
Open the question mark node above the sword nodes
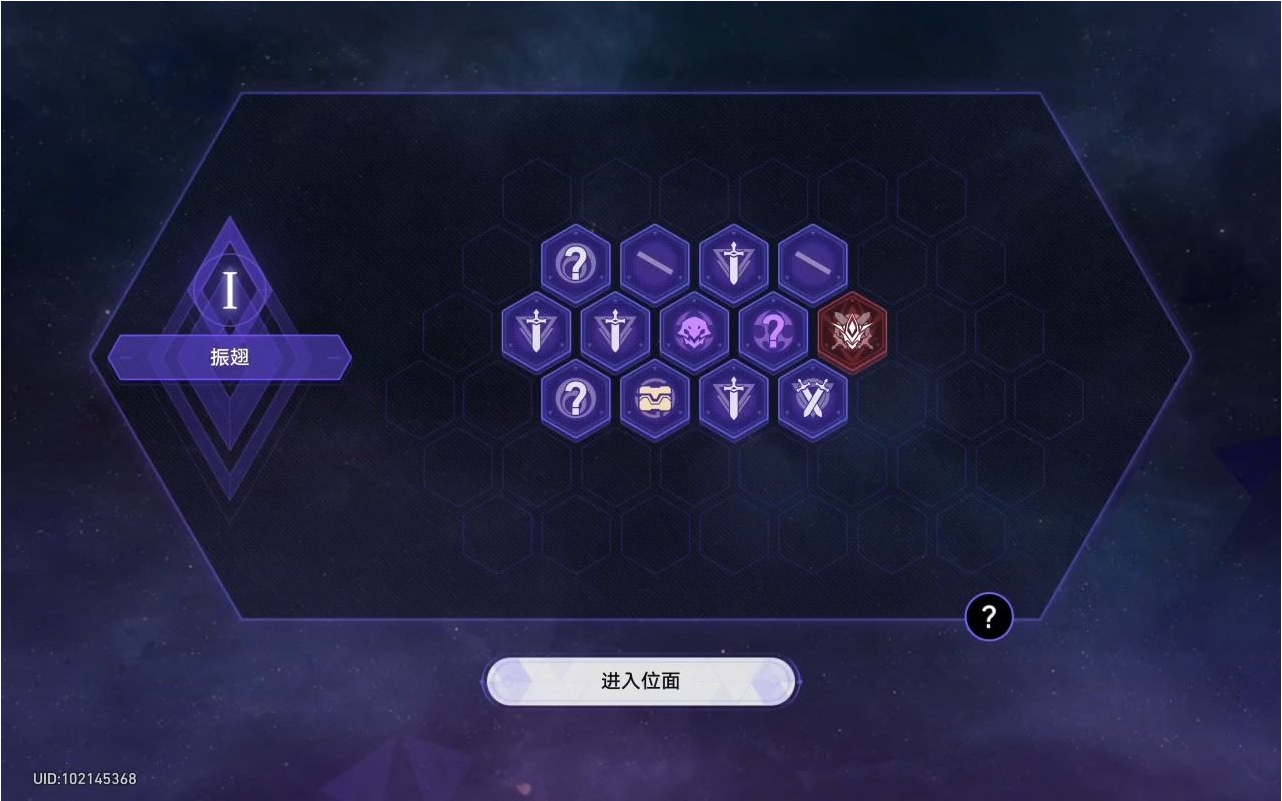coord(575,263)
